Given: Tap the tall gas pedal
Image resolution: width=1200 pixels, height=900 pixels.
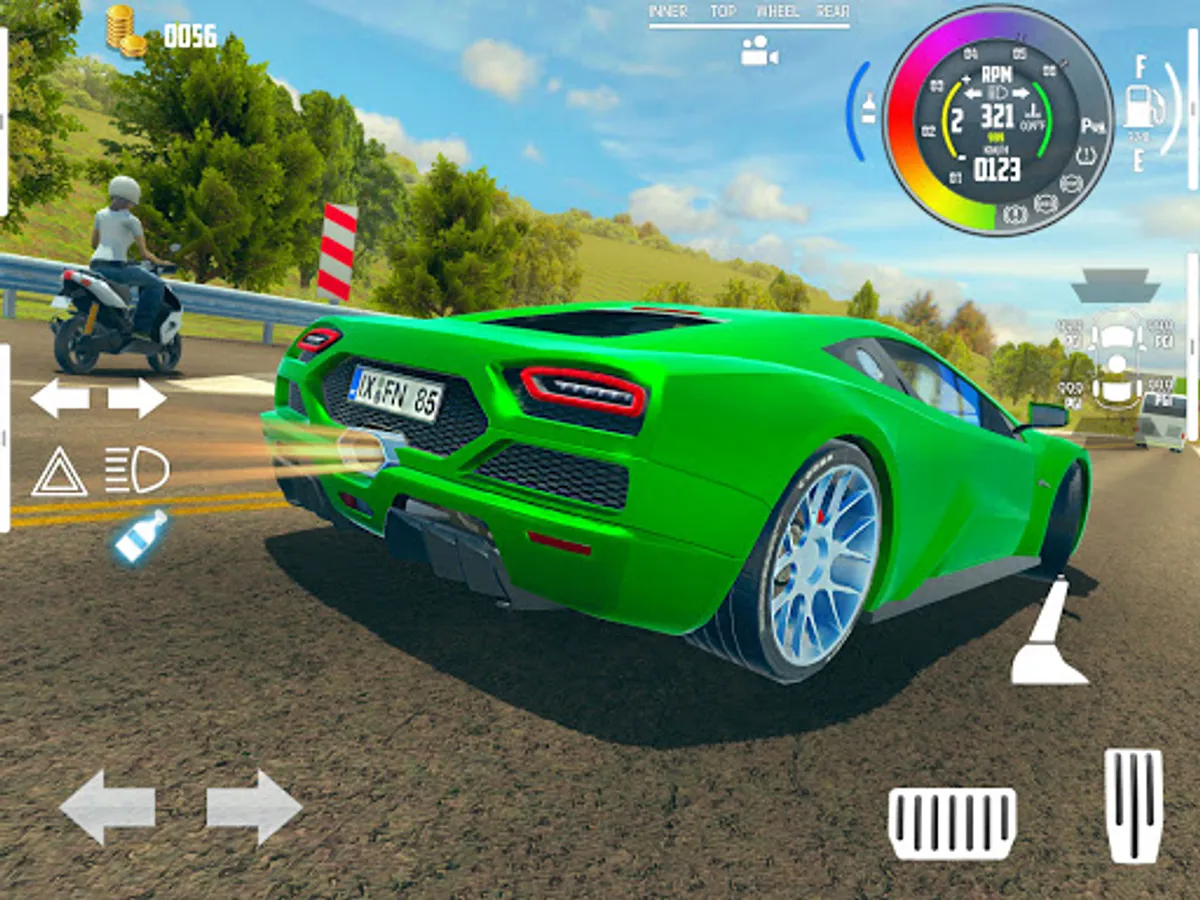Looking at the screenshot, I should point(1133,805).
